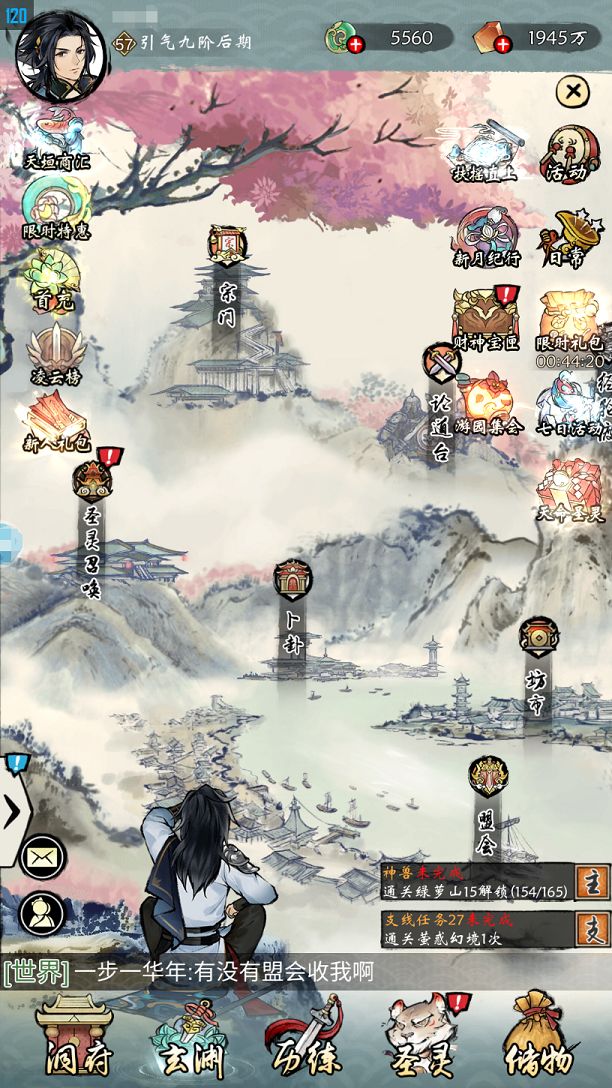
Task: Add more jade currency with plus button
Action: 356,42
